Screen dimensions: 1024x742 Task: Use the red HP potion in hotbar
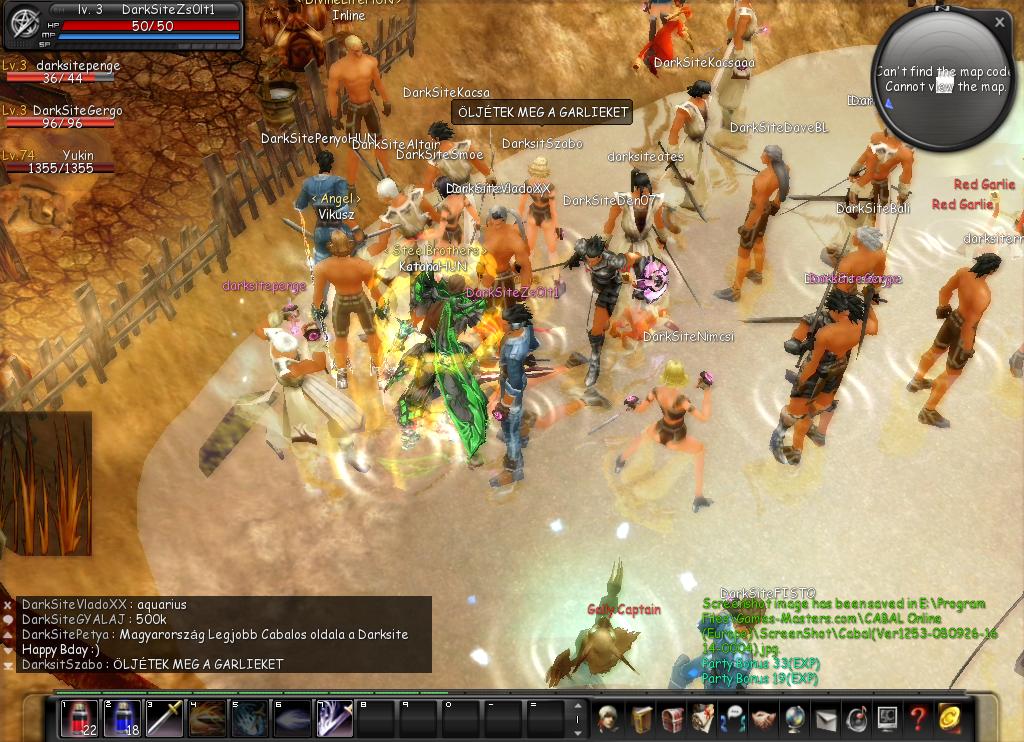pos(79,718)
